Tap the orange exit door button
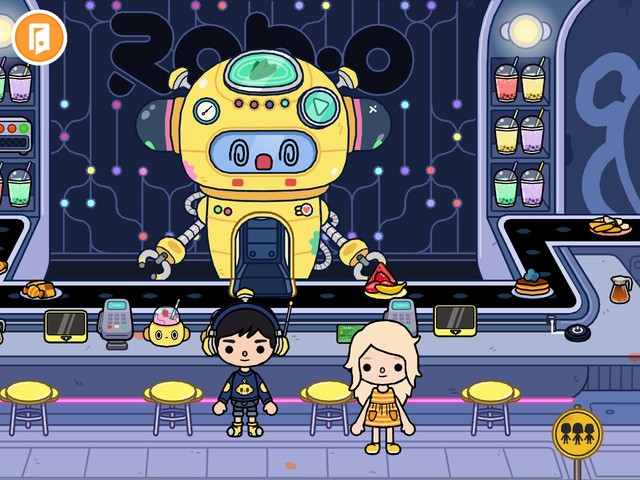Image resolution: width=640 pixels, height=480 pixels. point(39,37)
